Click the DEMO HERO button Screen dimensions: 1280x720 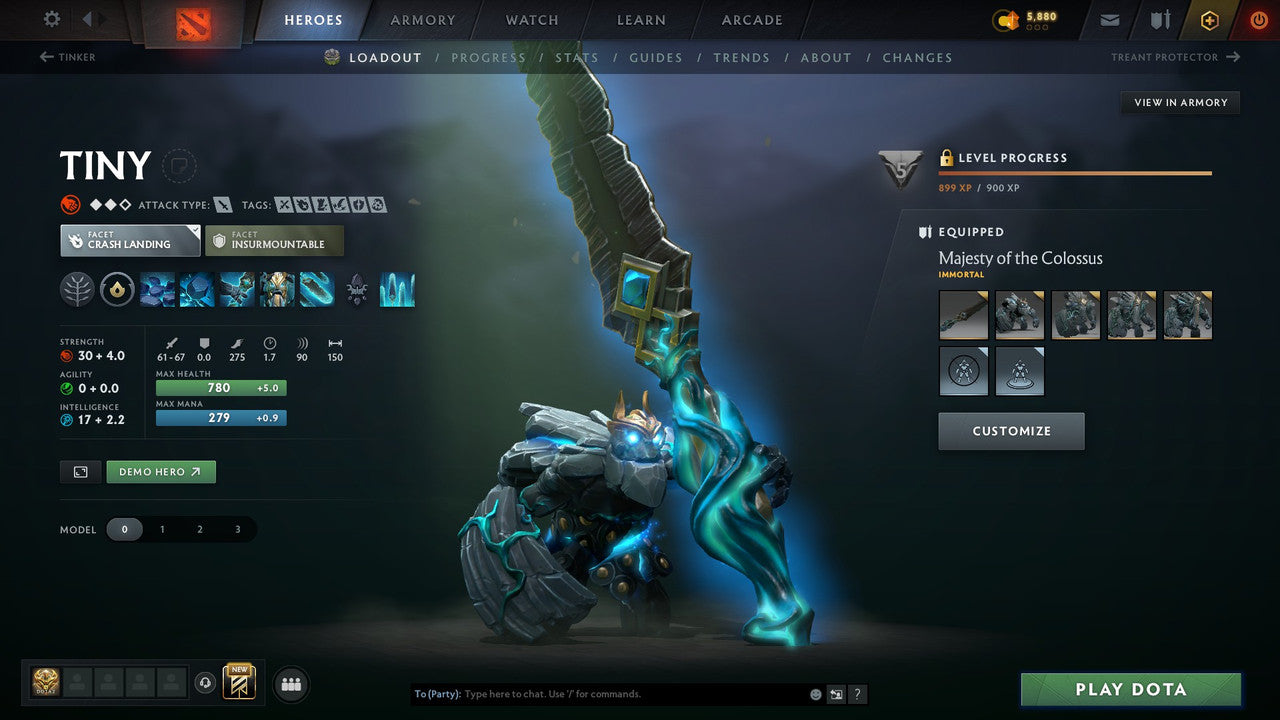tap(160, 471)
